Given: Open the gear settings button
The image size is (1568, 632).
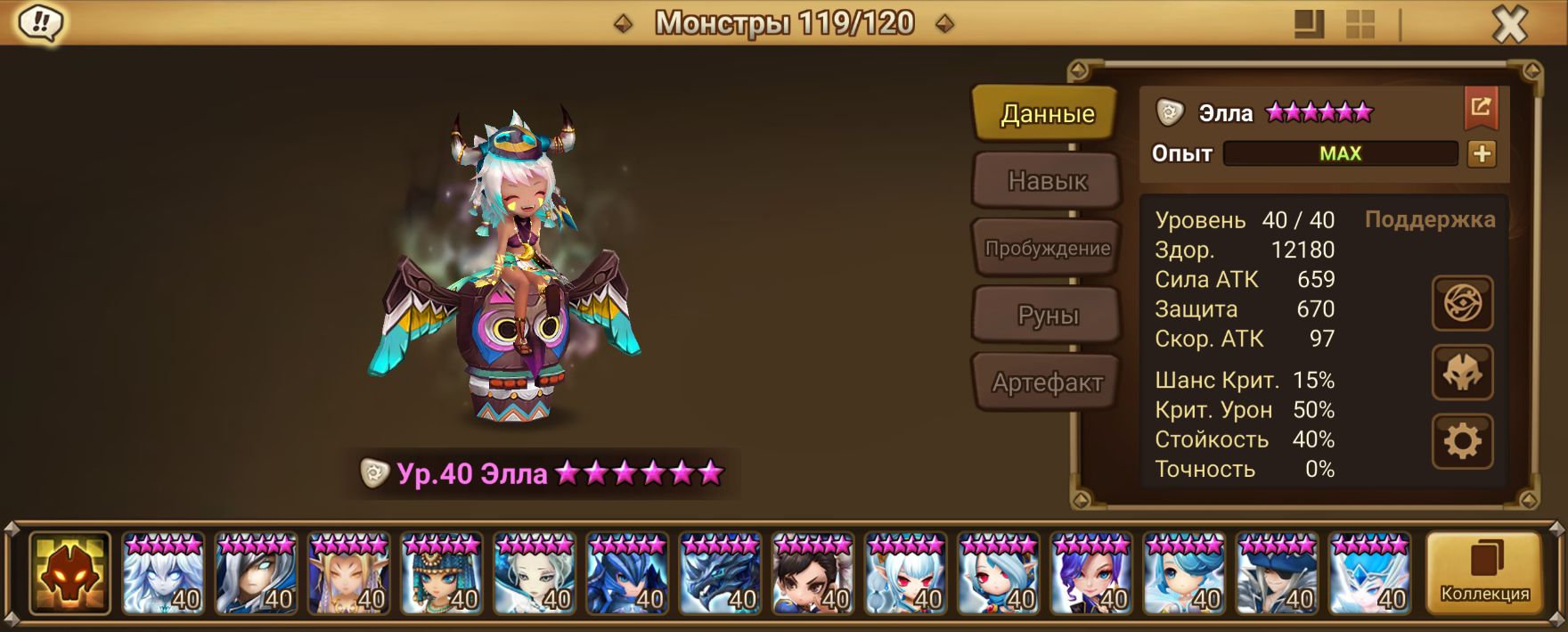Looking at the screenshot, I should click(x=1462, y=441).
